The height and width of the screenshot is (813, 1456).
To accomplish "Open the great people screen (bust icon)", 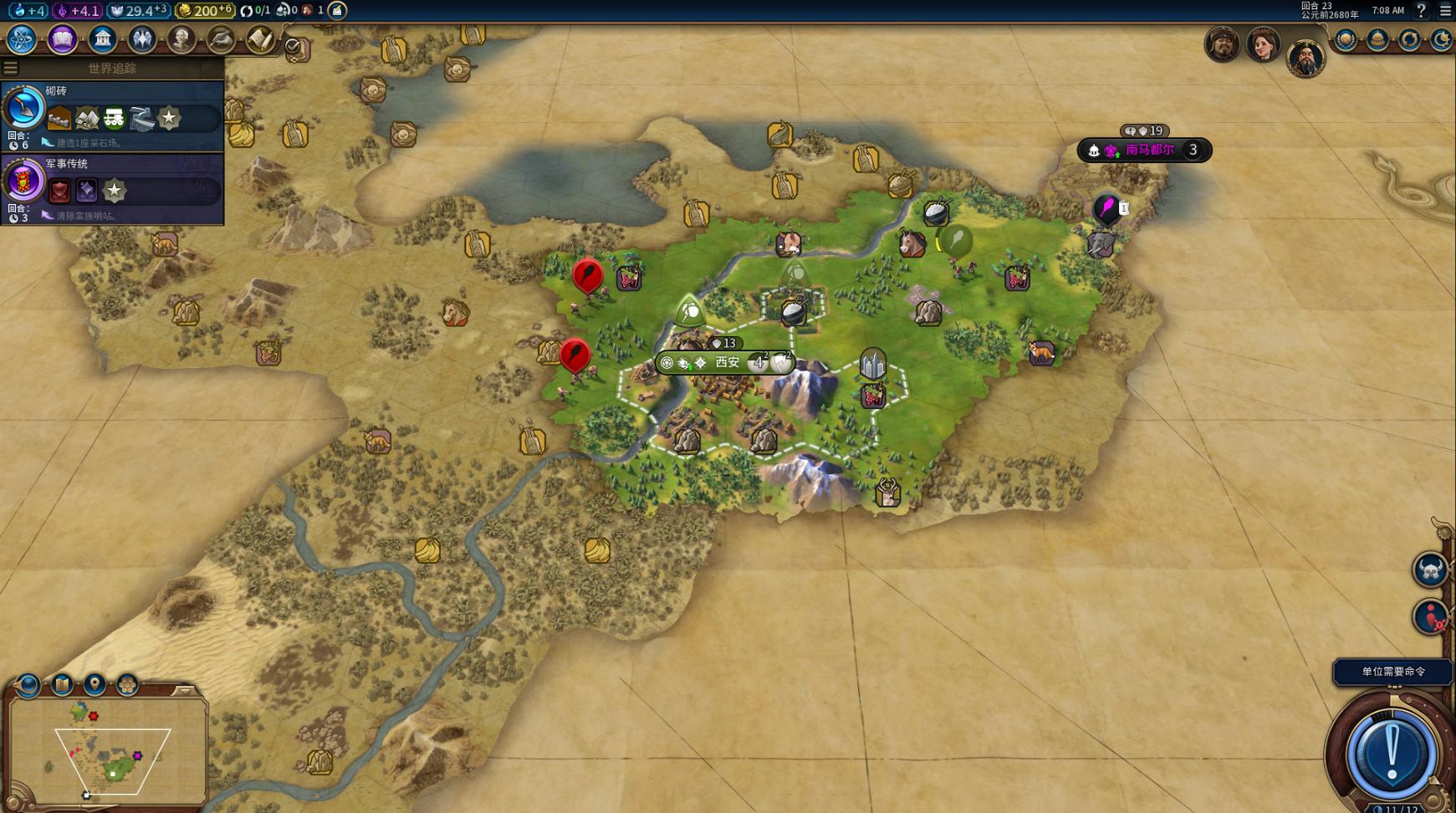I will point(181,39).
